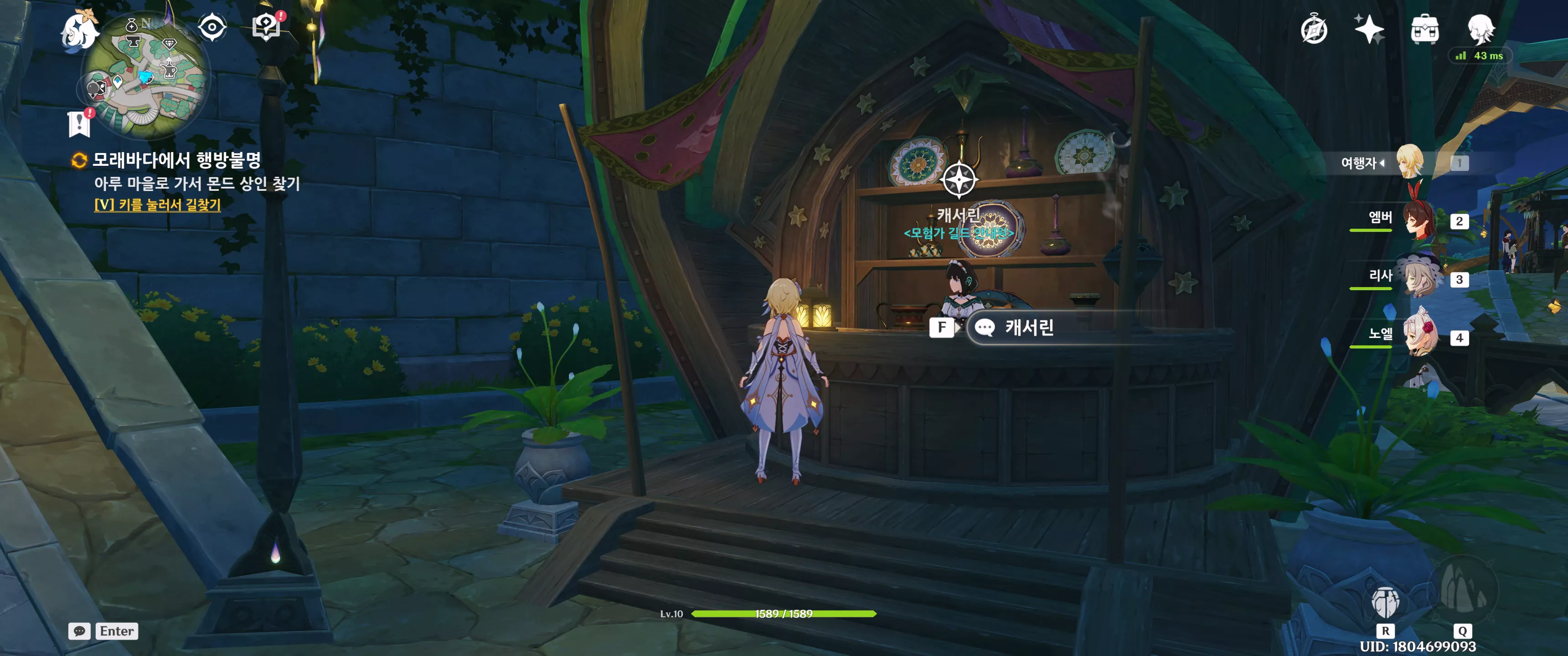Click the eye-shaped icon beside the minimap

212,27
